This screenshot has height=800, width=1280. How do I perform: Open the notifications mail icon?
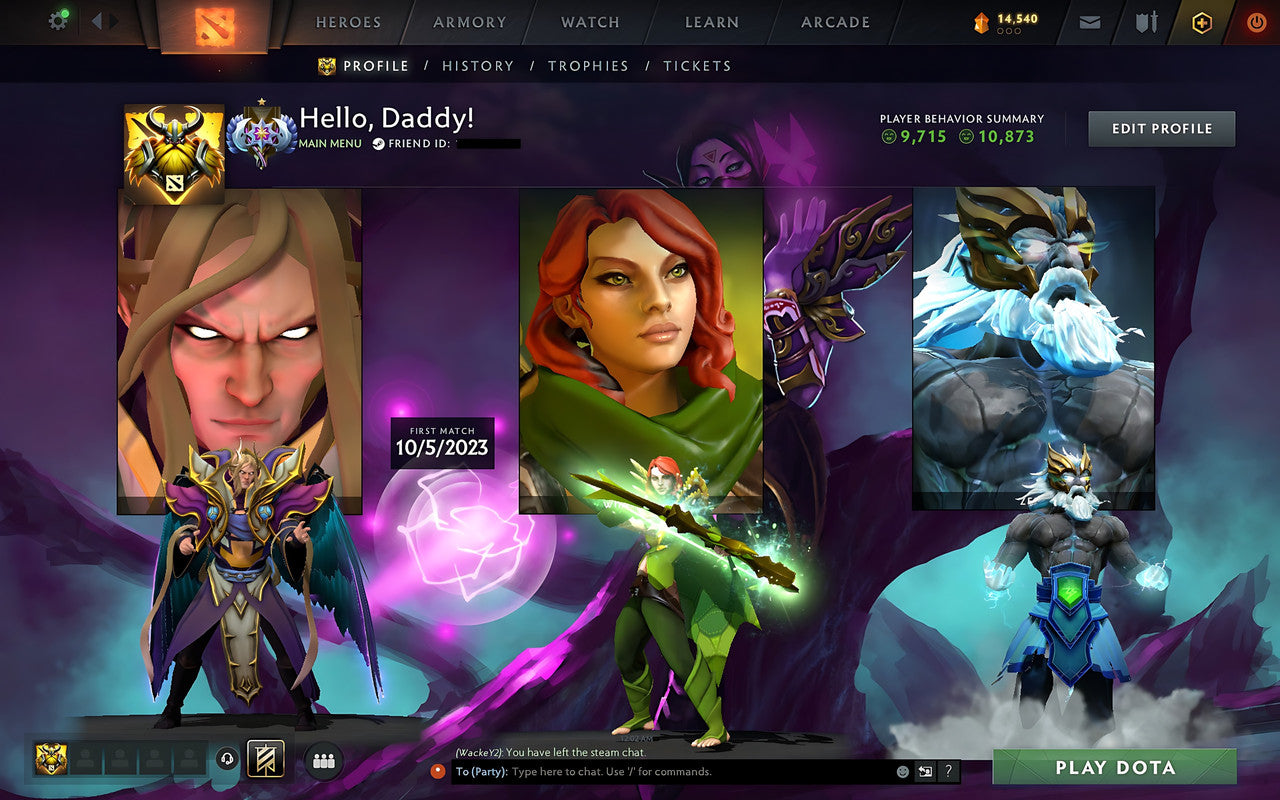point(1089,22)
